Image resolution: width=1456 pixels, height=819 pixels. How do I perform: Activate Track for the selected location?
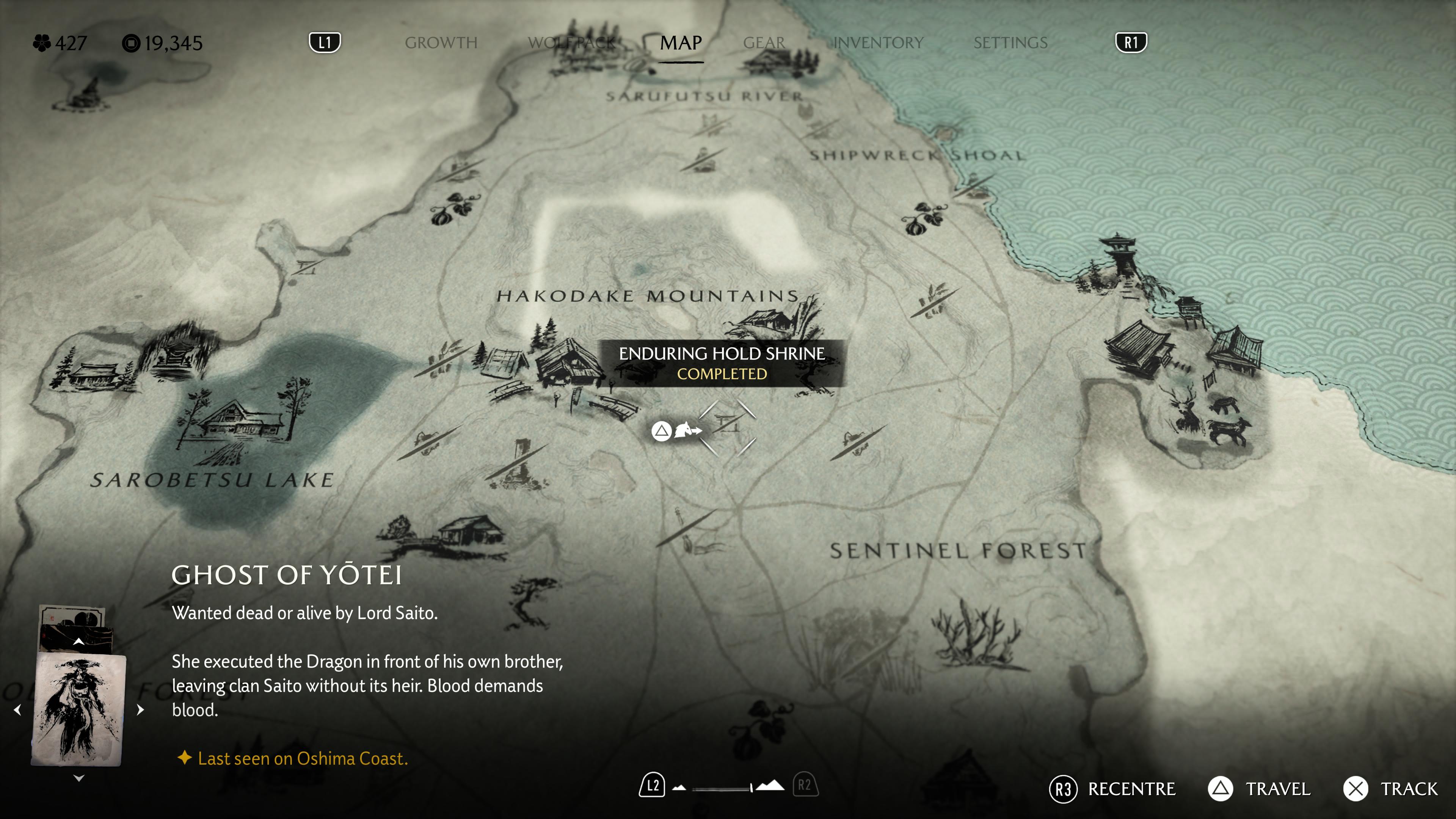coord(1390,789)
